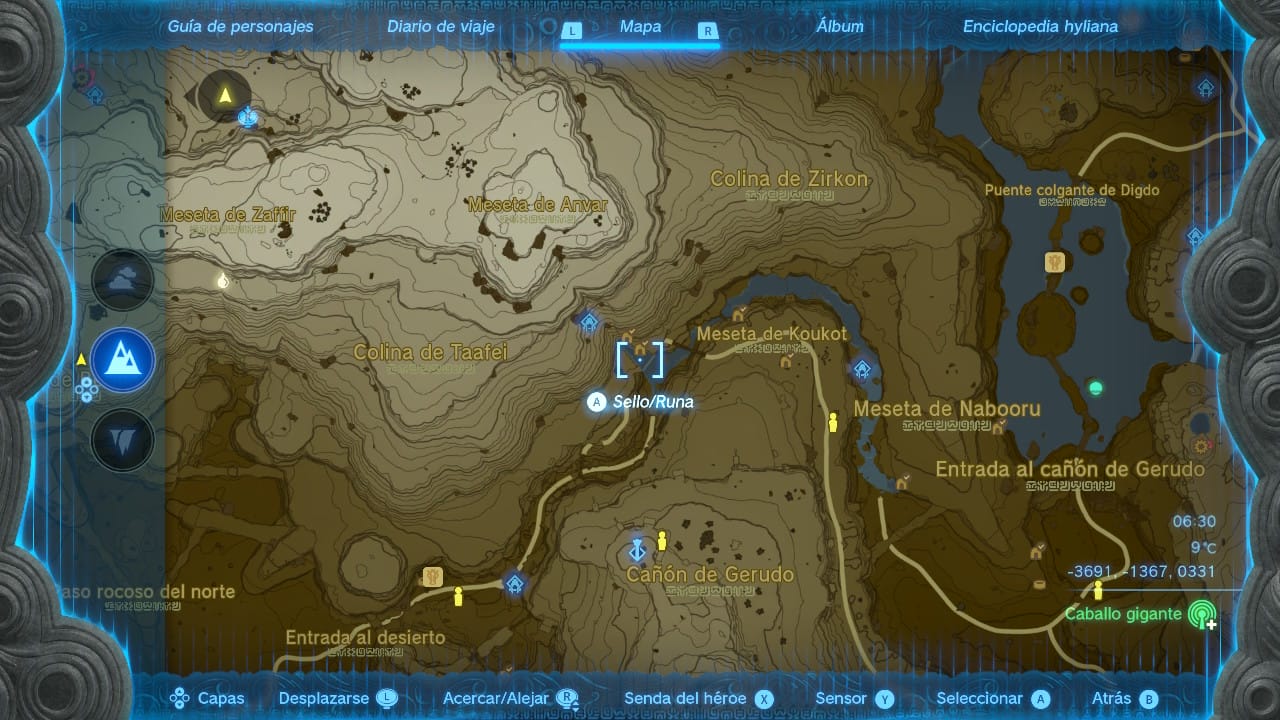Open the Enciclopedia hyliana tab
Viewport: 1280px width, 720px height.
(1040, 27)
